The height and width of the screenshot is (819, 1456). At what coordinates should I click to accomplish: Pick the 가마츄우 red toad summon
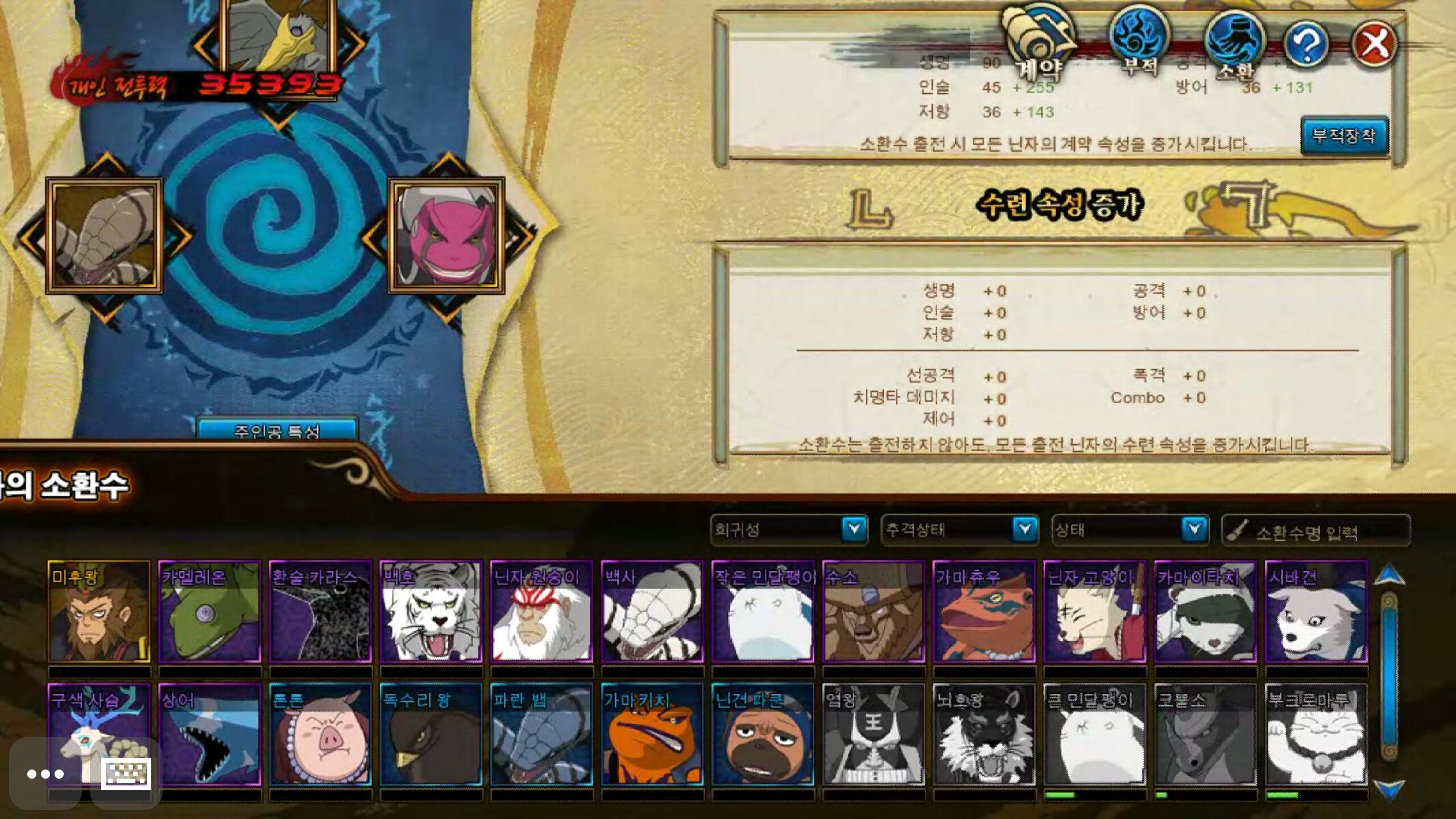[x=984, y=612]
